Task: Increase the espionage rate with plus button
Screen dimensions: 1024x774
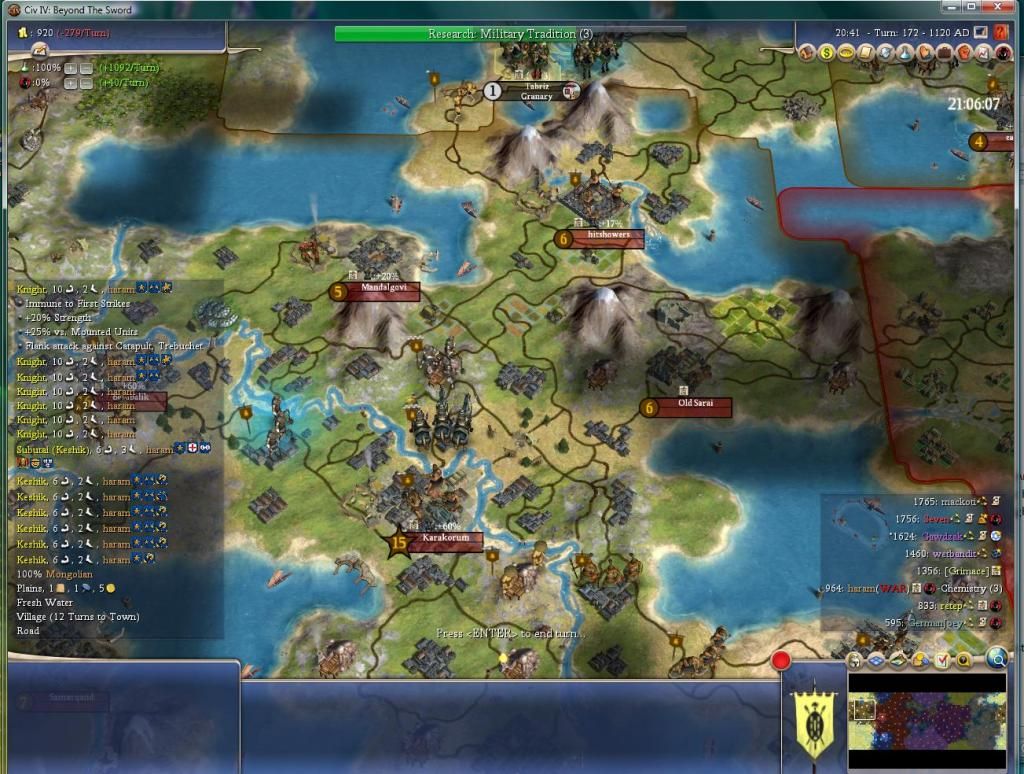Action: [71, 83]
